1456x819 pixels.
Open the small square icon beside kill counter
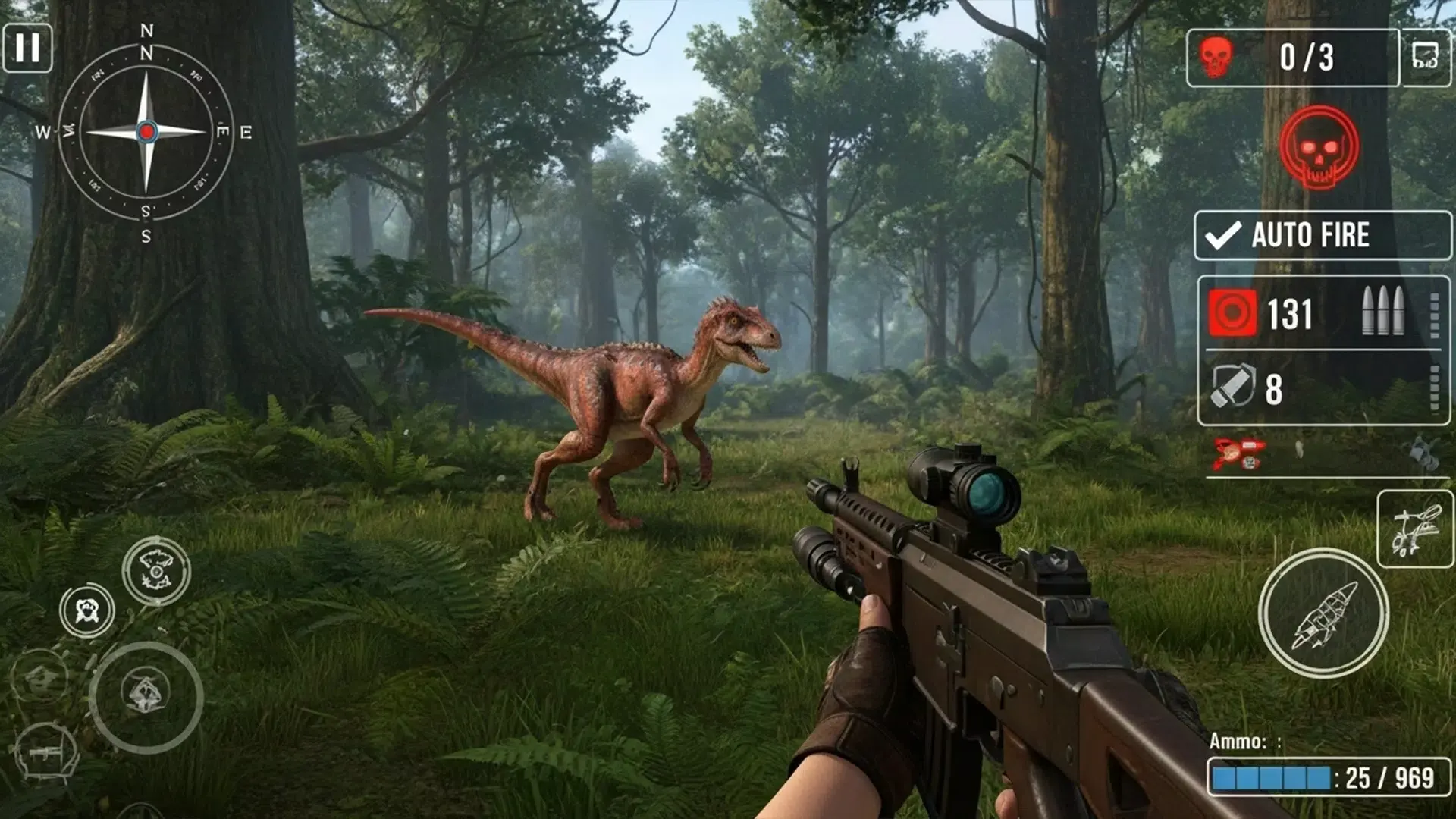(1425, 57)
